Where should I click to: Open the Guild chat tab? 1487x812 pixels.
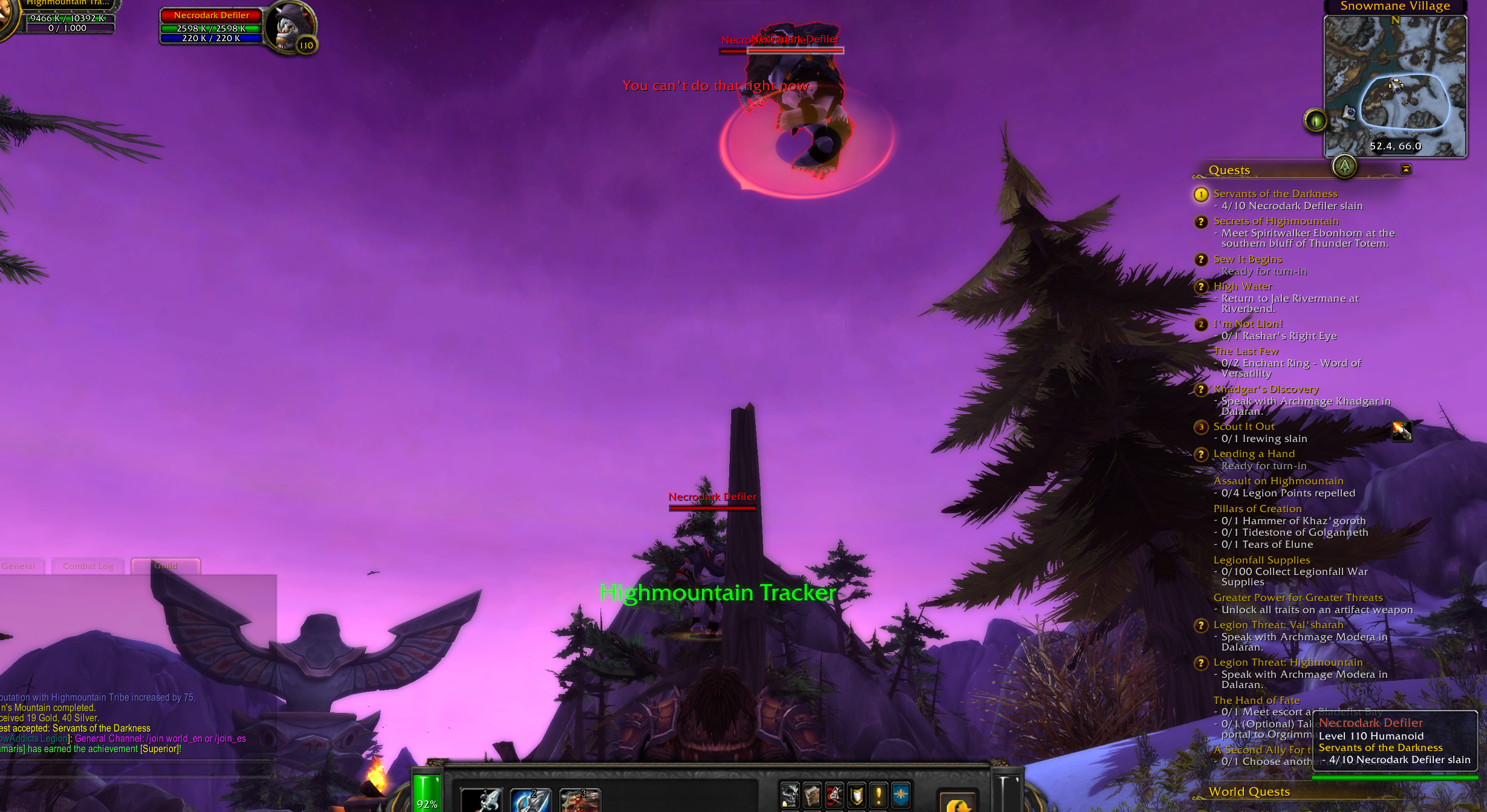pos(165,567)
